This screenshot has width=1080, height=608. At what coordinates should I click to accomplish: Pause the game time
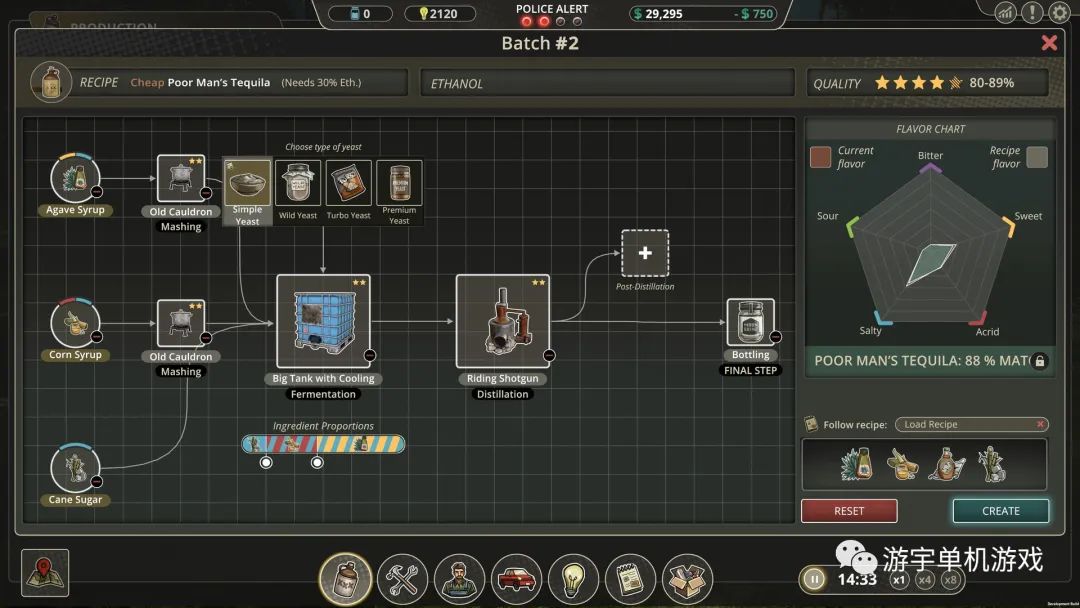click(x=815, y=579)
